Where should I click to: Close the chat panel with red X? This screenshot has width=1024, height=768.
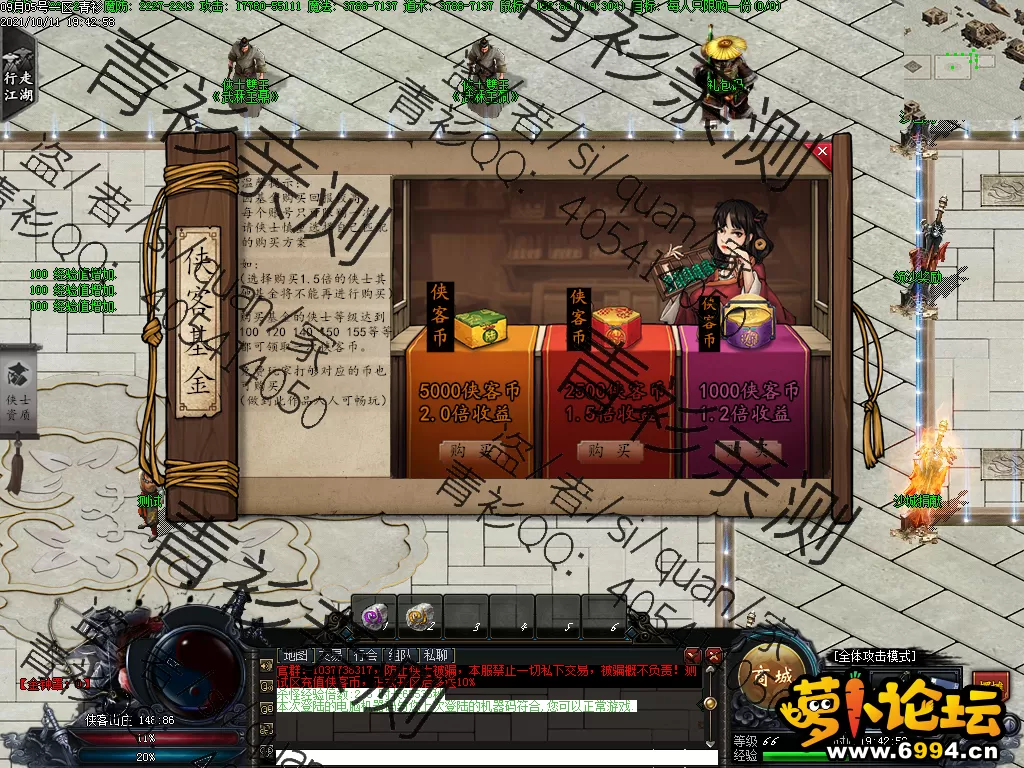[714, 655]
